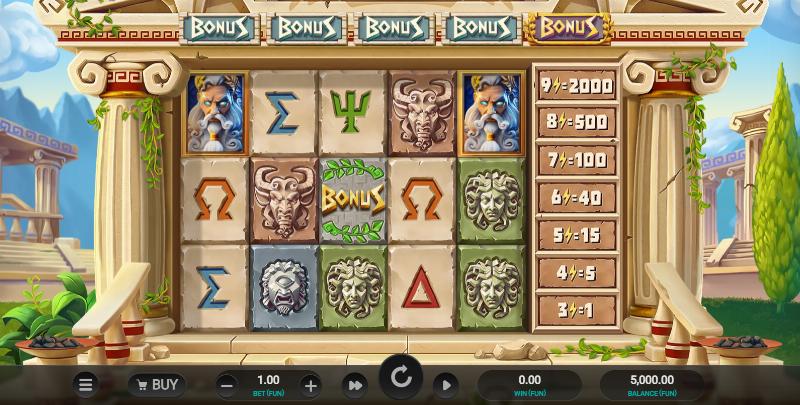This screenshot has width=800, height=405.
Task: Decrease the bet with the minus button
Action: click(x=227, y=385)
